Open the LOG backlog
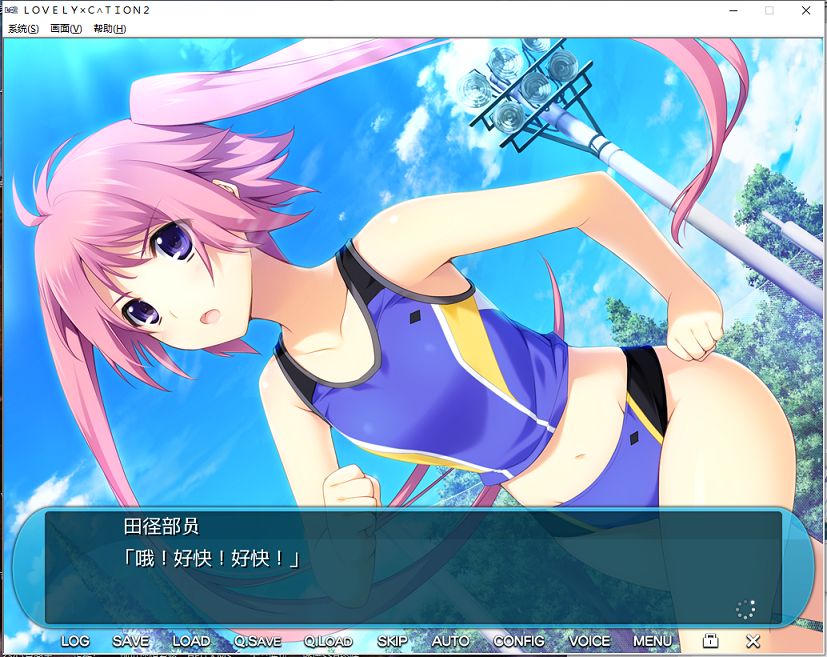The image size is (827, 657). (x=75, y=641)
